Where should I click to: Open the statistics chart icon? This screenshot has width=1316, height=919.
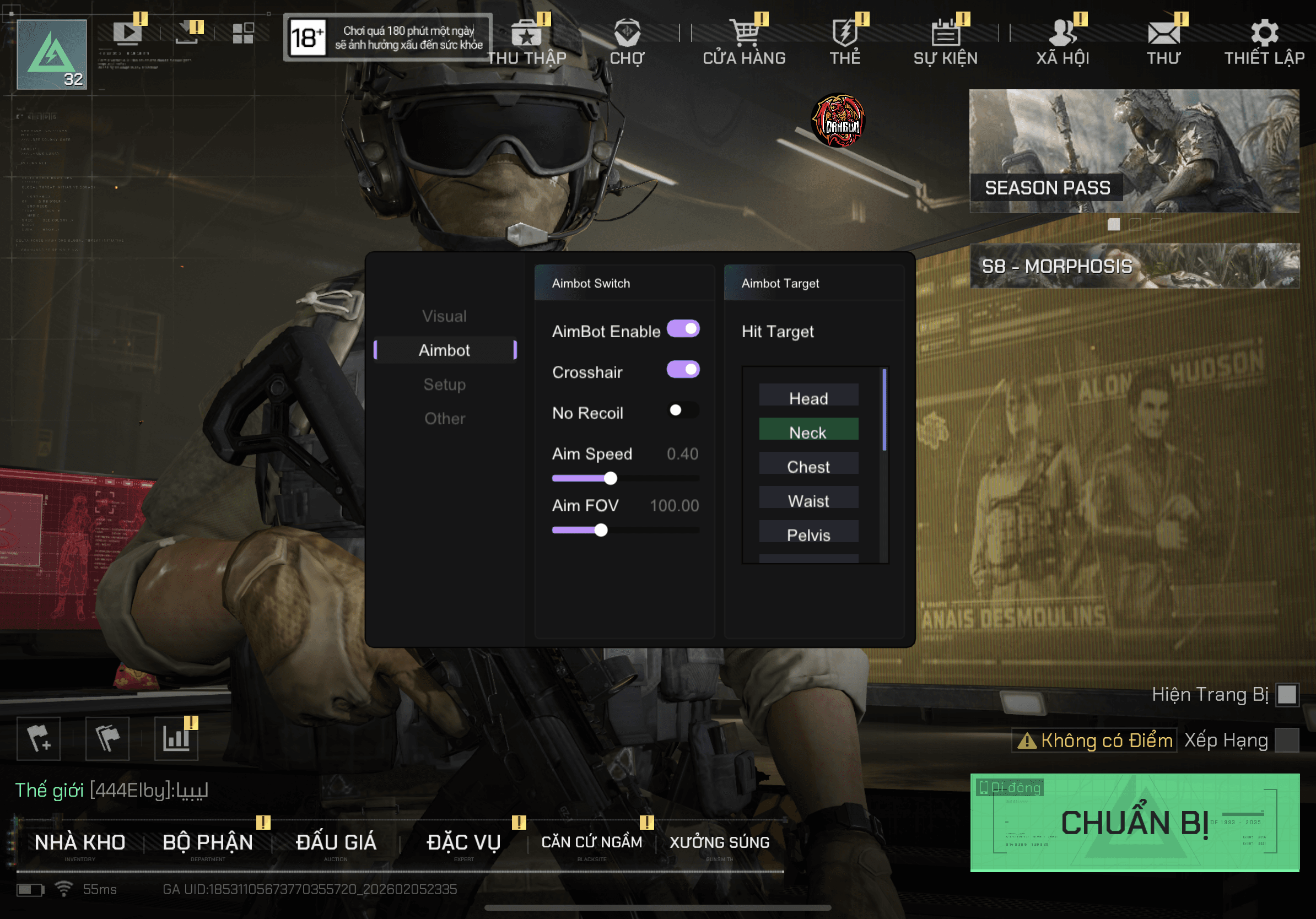point(175,739)
